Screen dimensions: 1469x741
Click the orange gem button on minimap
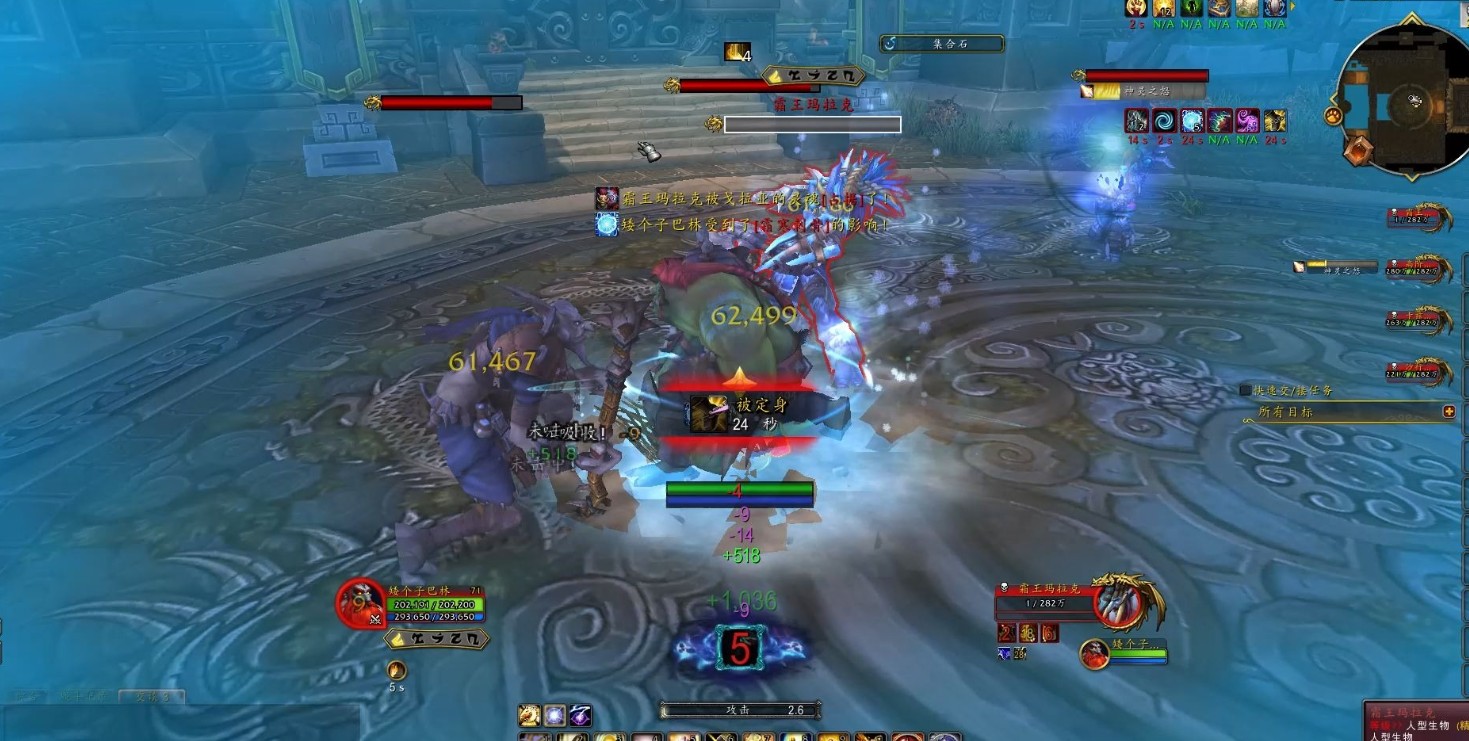pos(1356,151)
